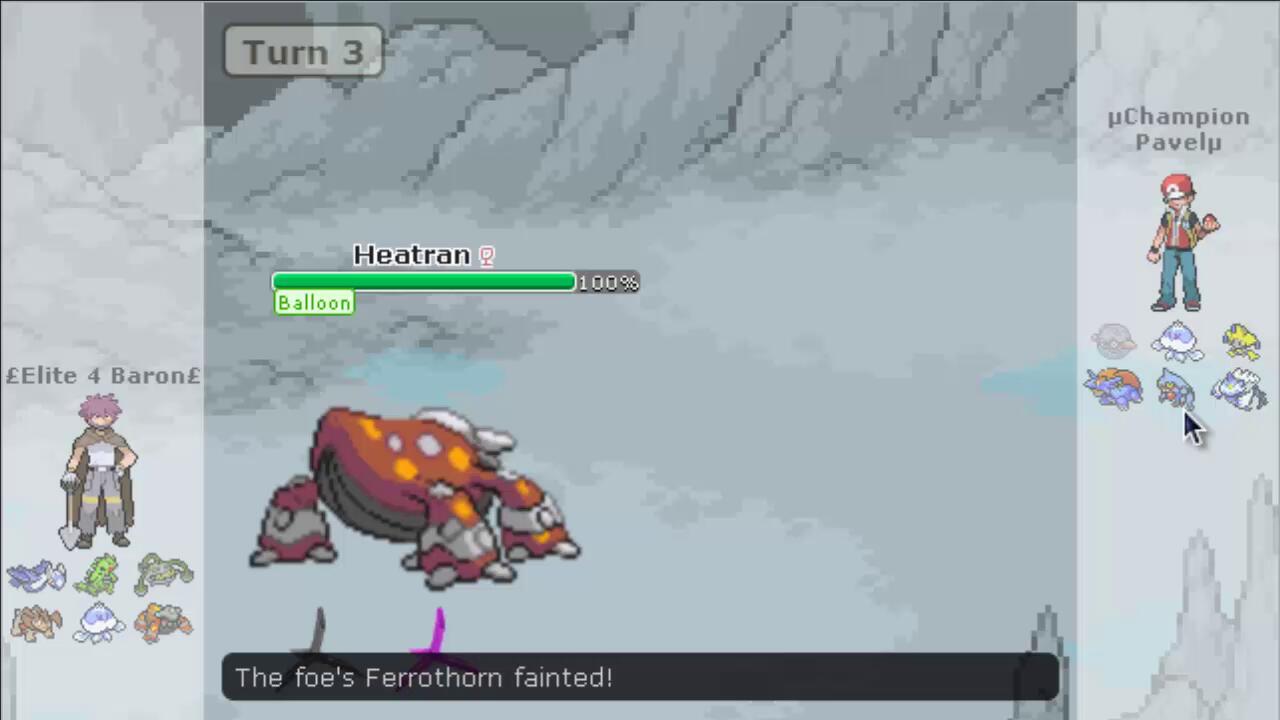Select the white Kyurem team icon
The height and width of the screenshot is (720, 1280).
point(1240,390)
